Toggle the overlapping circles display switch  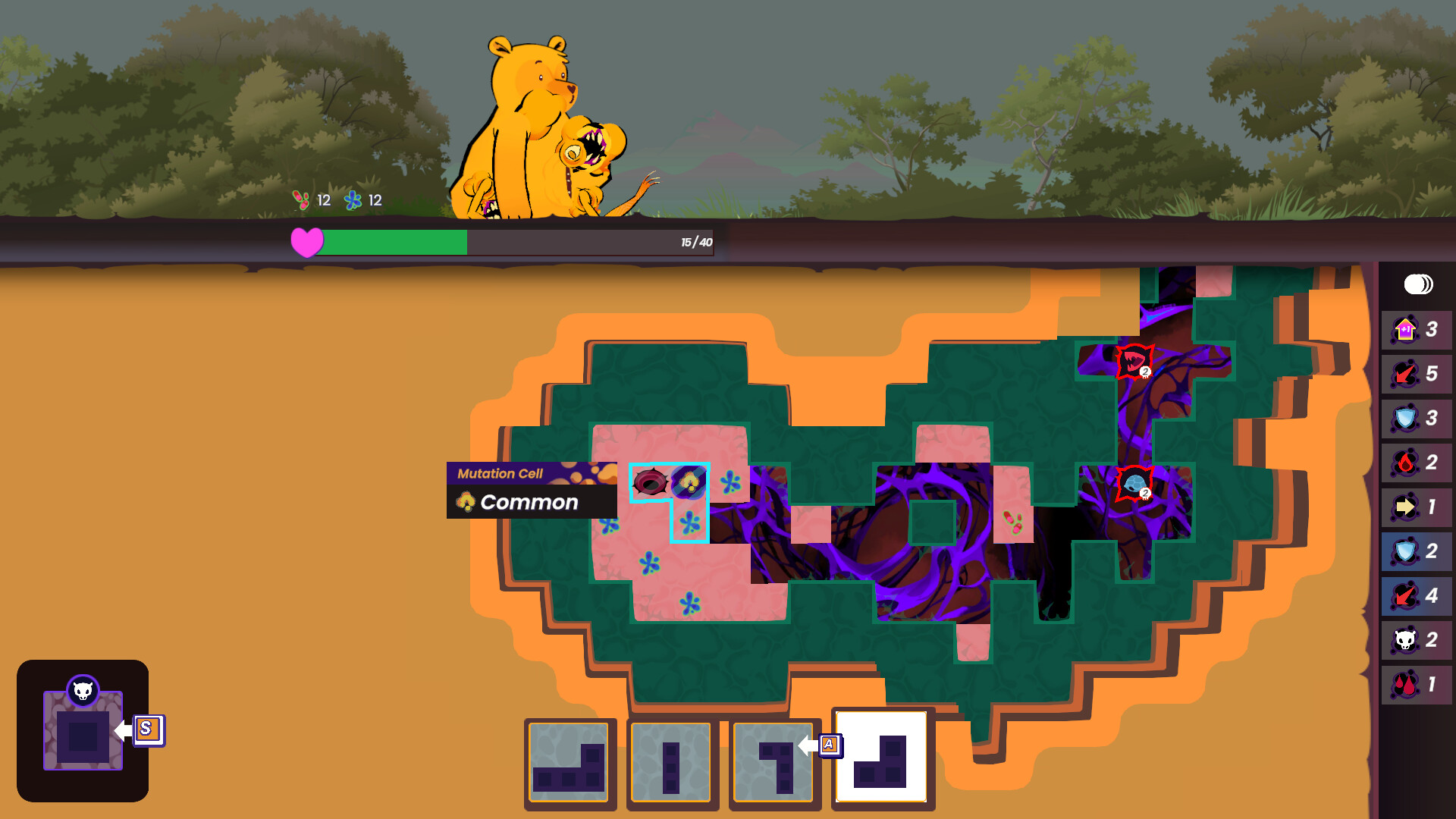[1417, 284]
